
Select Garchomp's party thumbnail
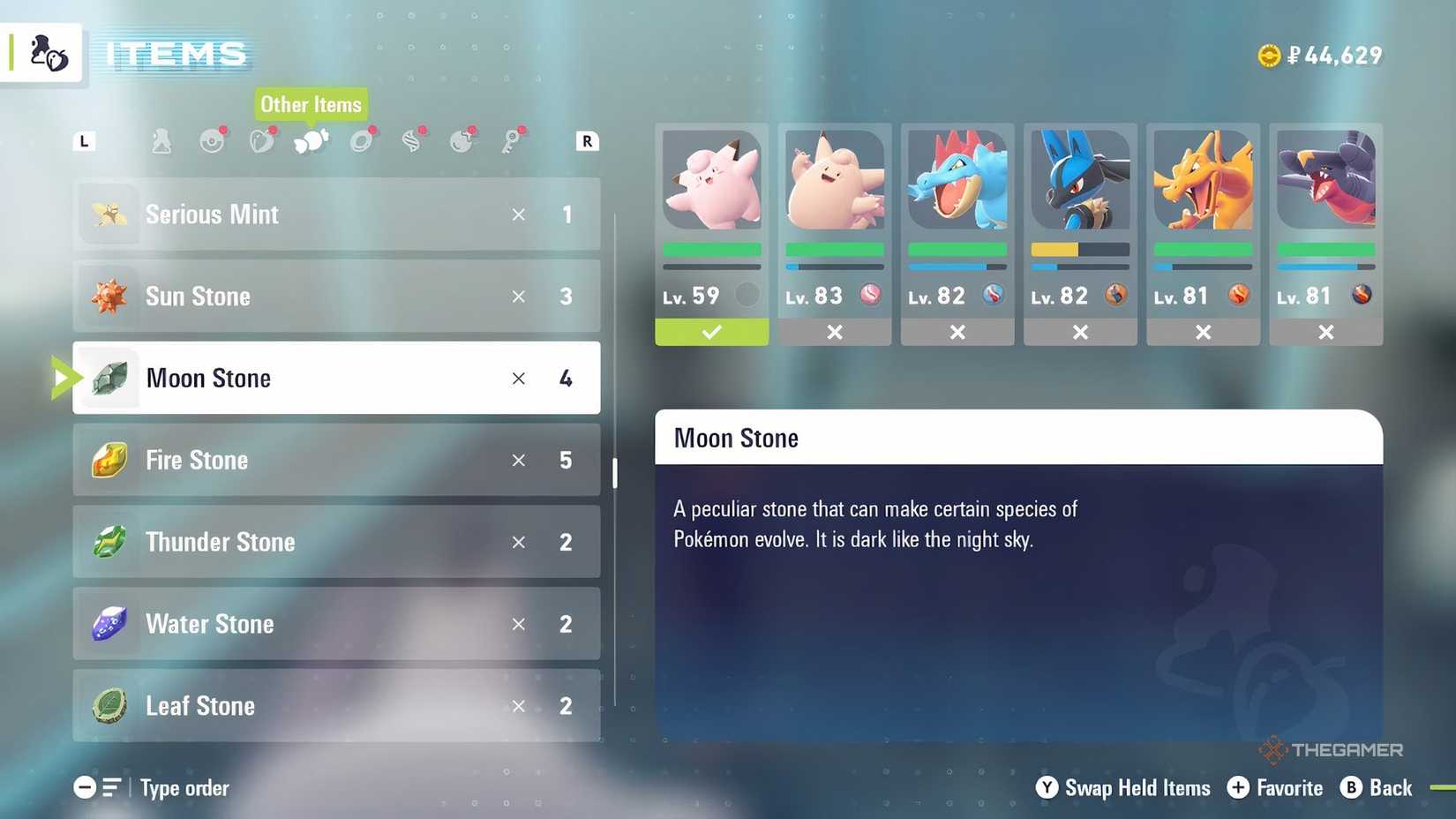[1326, 181]
